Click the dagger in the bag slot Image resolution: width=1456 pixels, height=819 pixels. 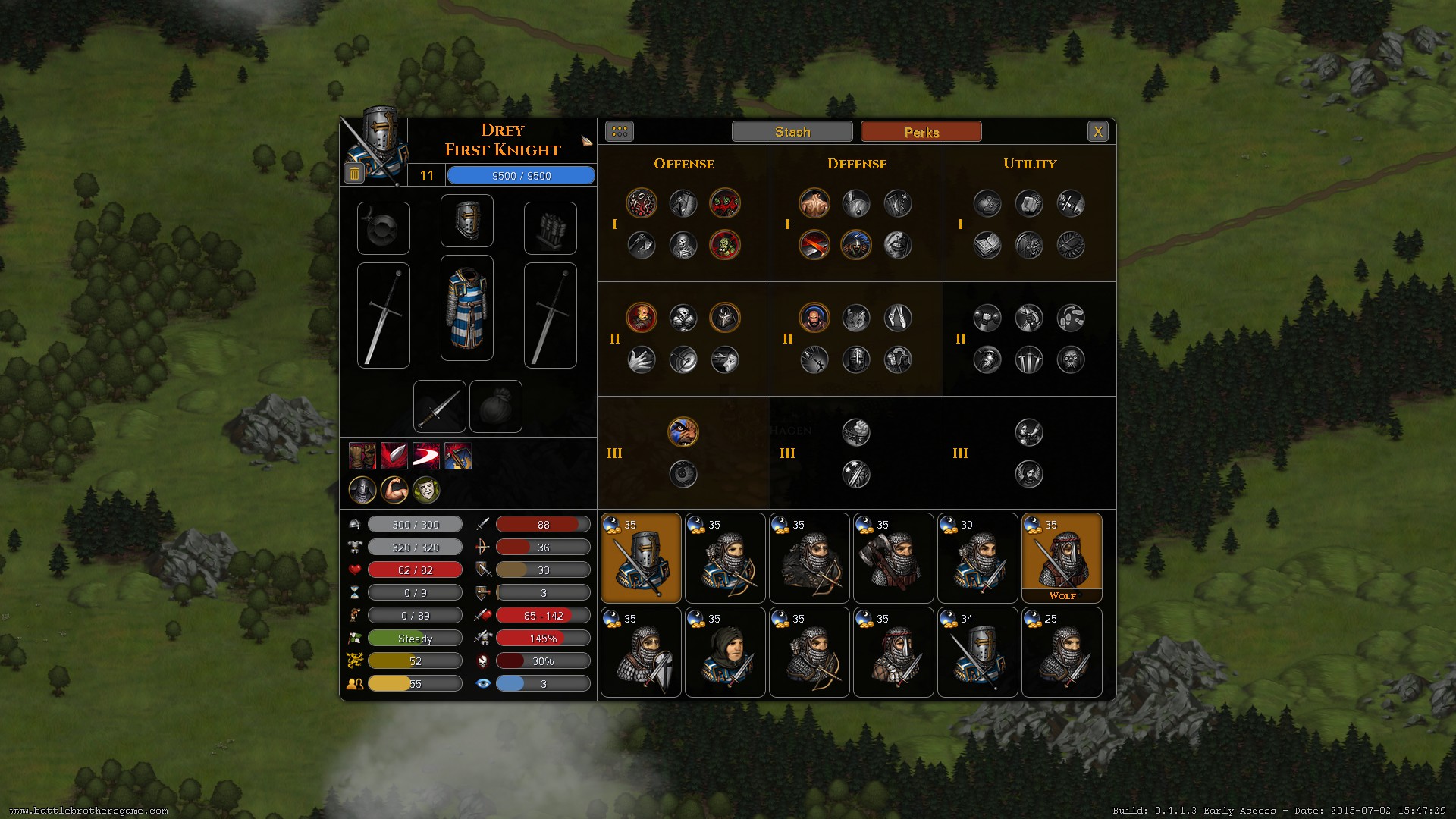[439, 406]
